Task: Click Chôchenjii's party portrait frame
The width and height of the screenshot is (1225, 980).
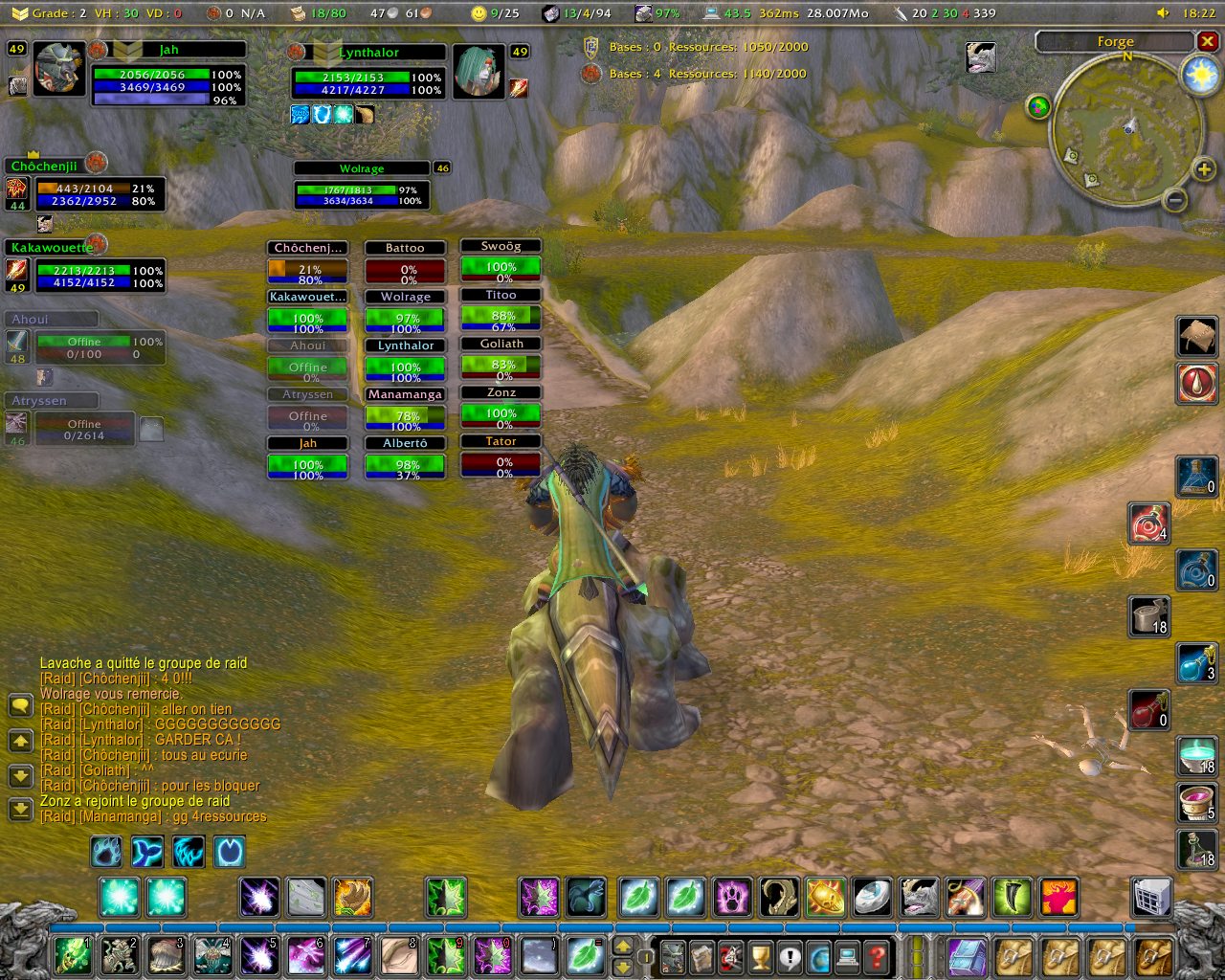Action: pos(85,188)
